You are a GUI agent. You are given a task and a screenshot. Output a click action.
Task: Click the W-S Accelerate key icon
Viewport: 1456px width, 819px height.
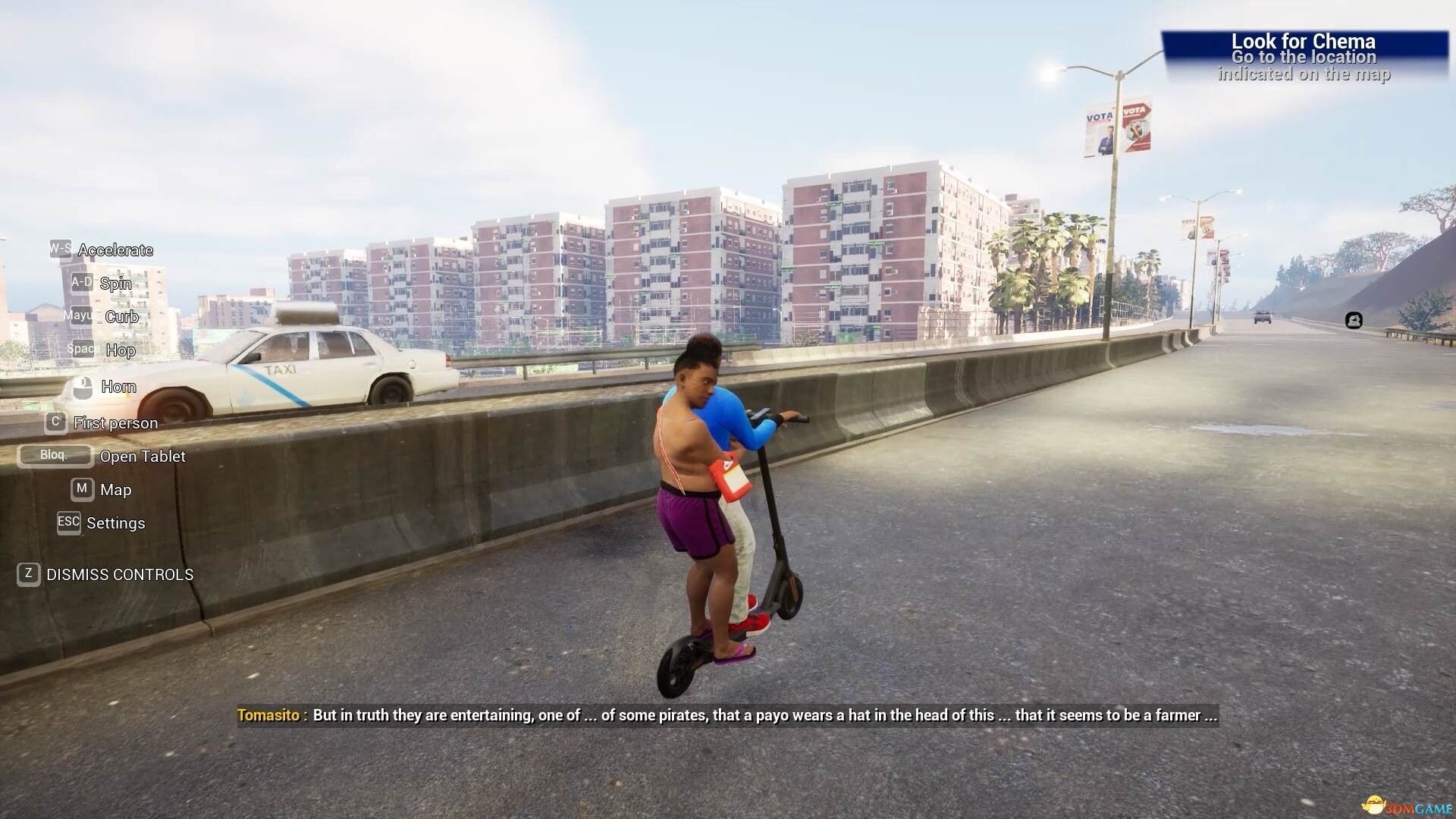coord(59,248)
